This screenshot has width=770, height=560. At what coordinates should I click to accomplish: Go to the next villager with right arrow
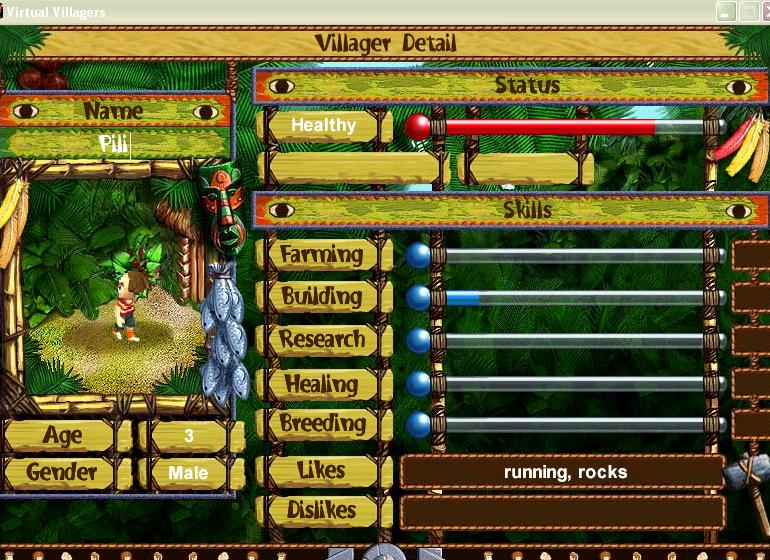(x=429, y=553)
